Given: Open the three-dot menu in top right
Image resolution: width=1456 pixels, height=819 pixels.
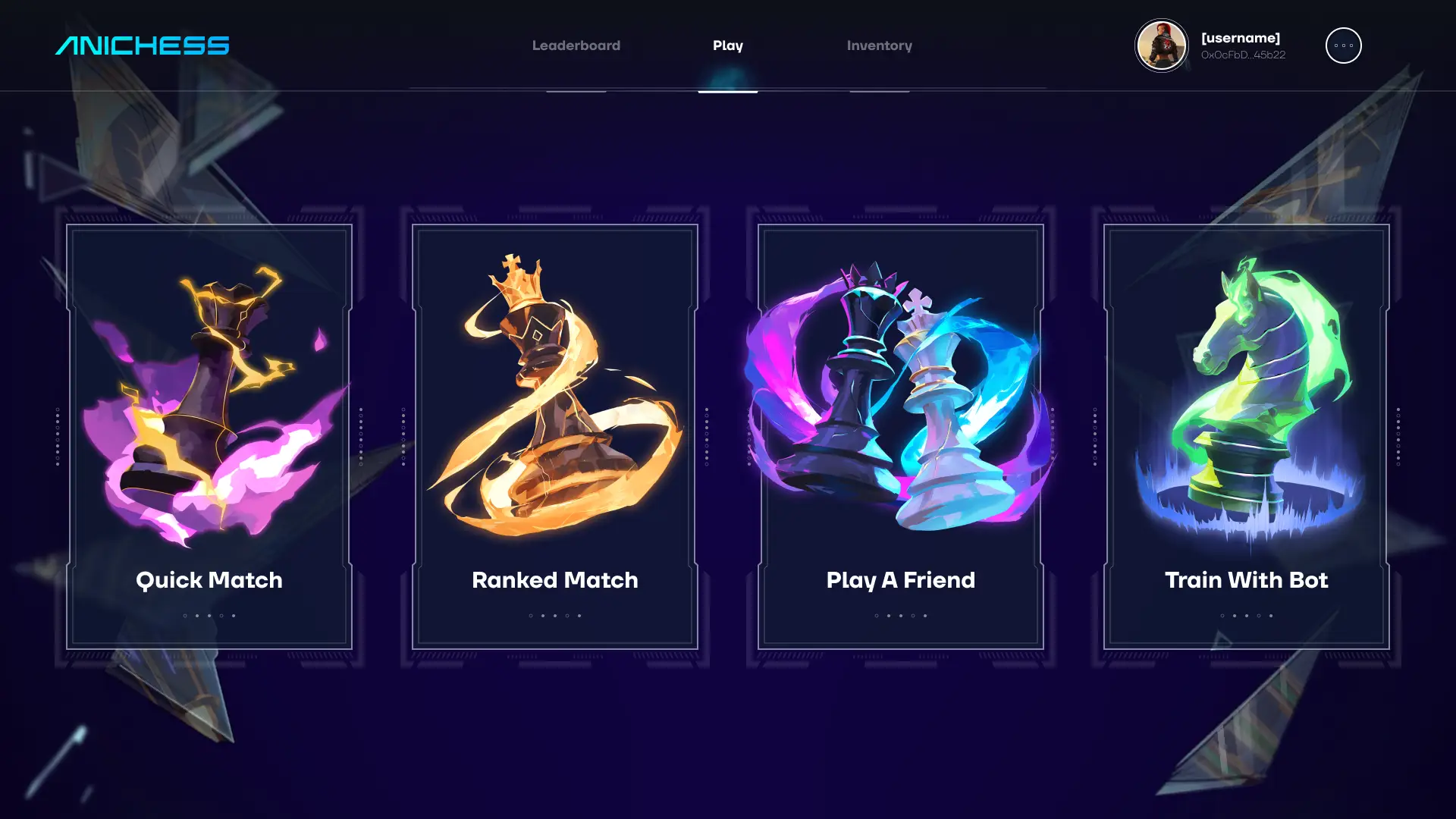Looking at the screenshot, I should [x=1344, y=45].
